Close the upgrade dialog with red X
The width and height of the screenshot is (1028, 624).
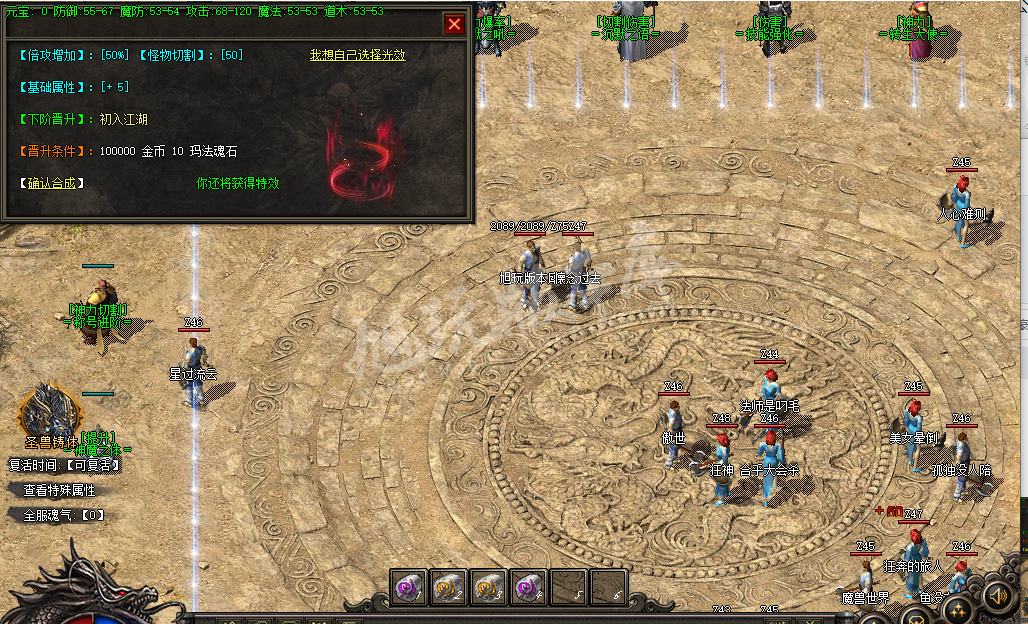[454, 24]
